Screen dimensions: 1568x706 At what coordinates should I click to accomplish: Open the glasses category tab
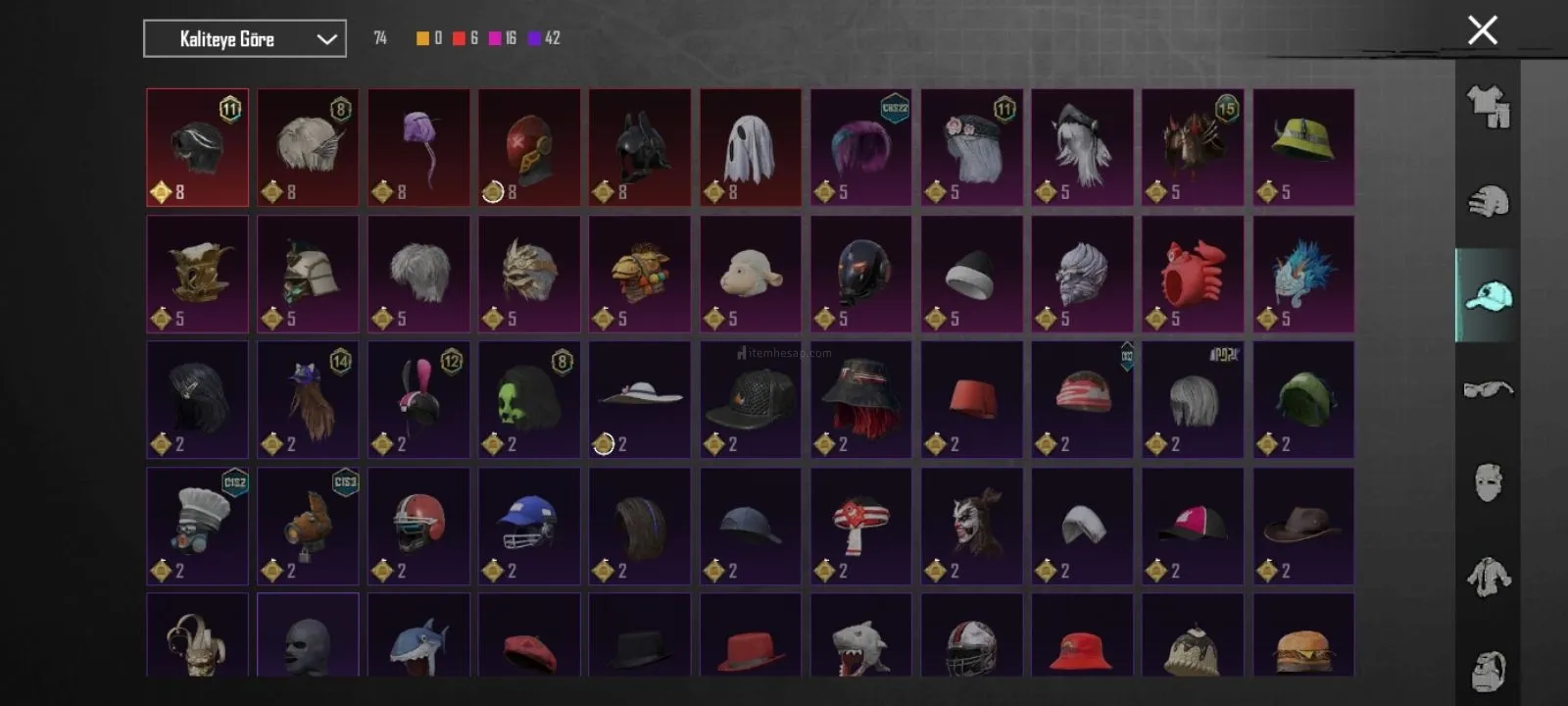(1488, 389)
